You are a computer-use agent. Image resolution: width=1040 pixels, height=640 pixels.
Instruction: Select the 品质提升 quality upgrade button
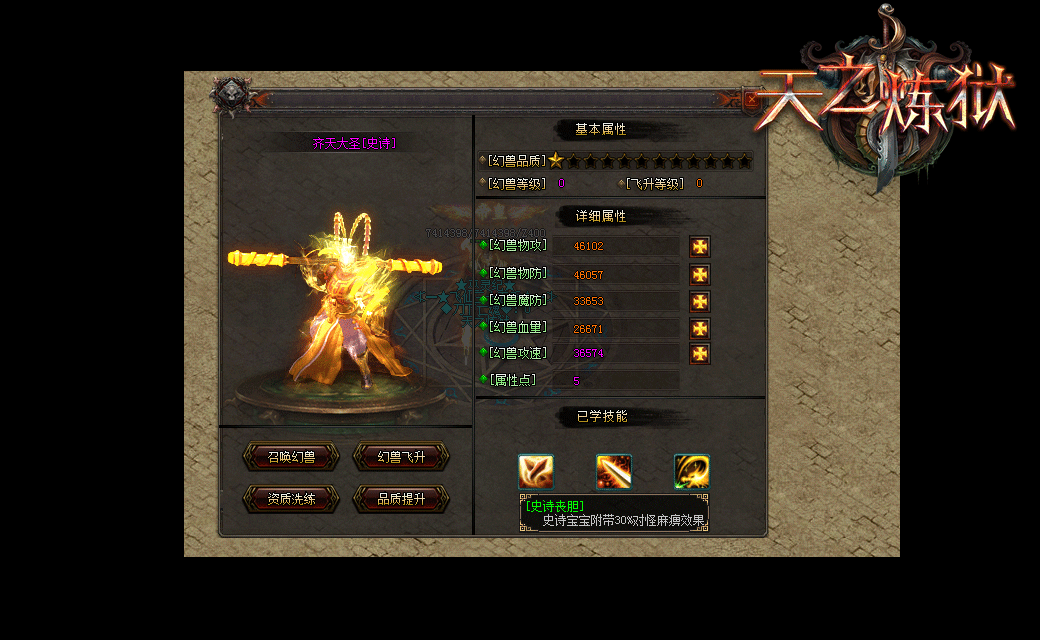point(401,499)
